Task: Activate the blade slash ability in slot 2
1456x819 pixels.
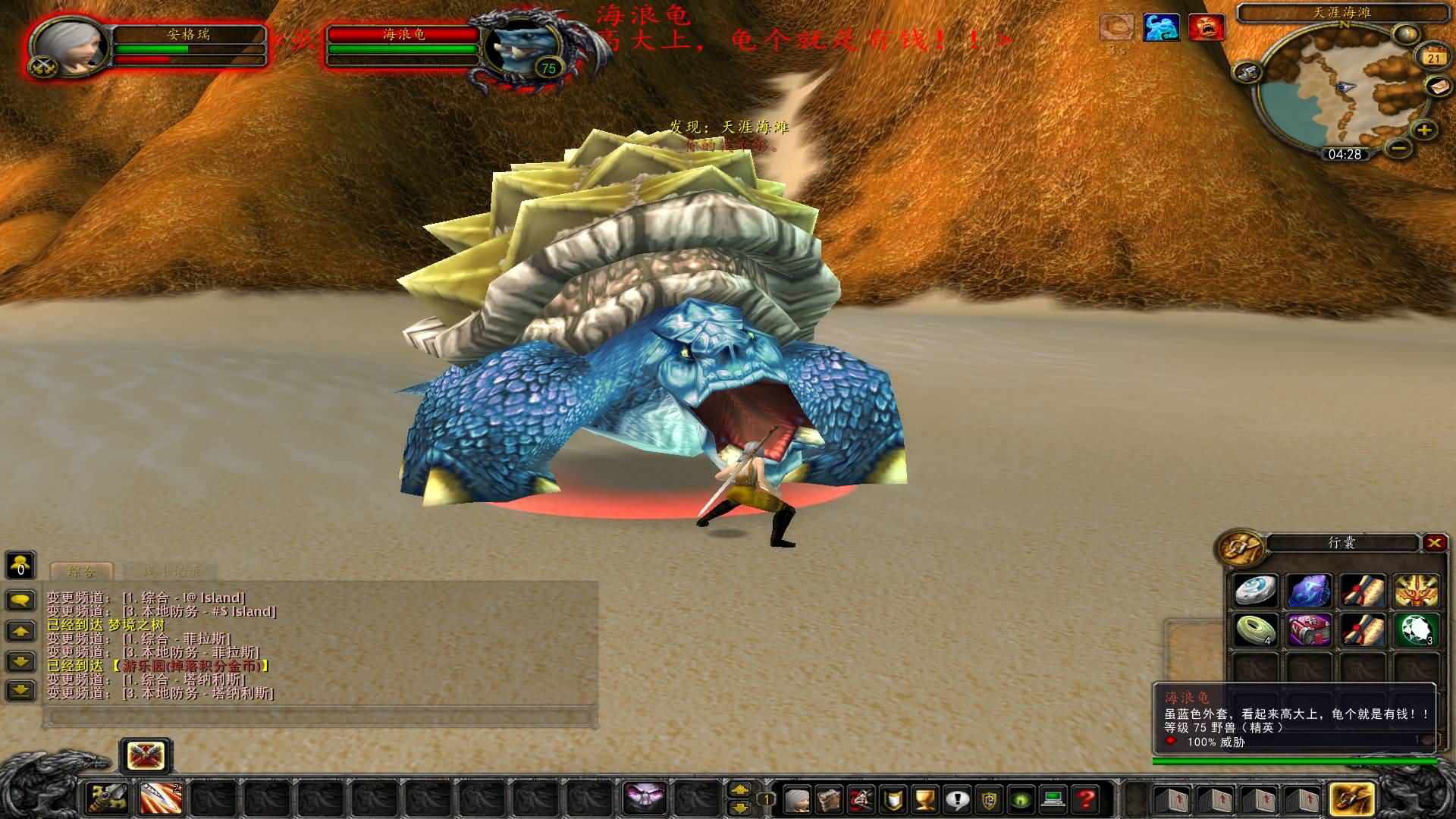Action: [x=161, y=798]
